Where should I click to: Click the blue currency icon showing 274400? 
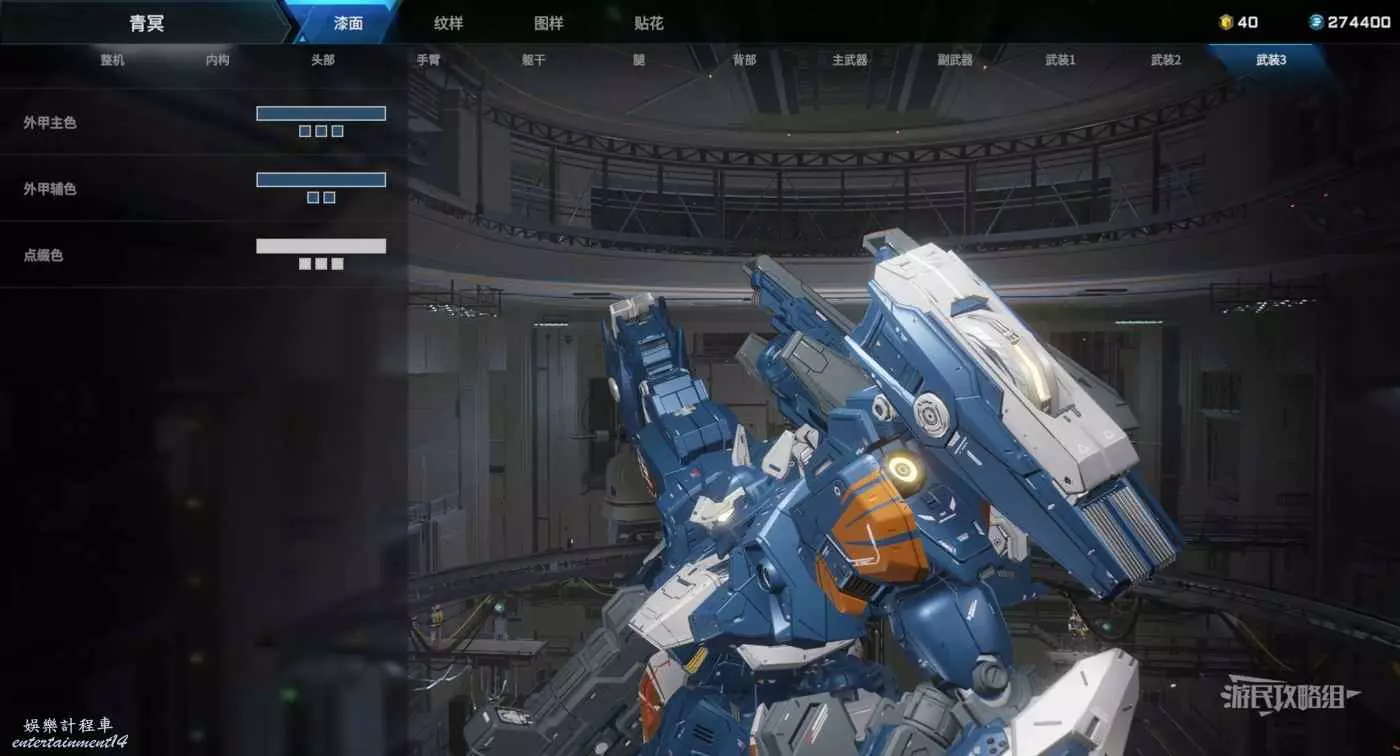coord(1316,22)
